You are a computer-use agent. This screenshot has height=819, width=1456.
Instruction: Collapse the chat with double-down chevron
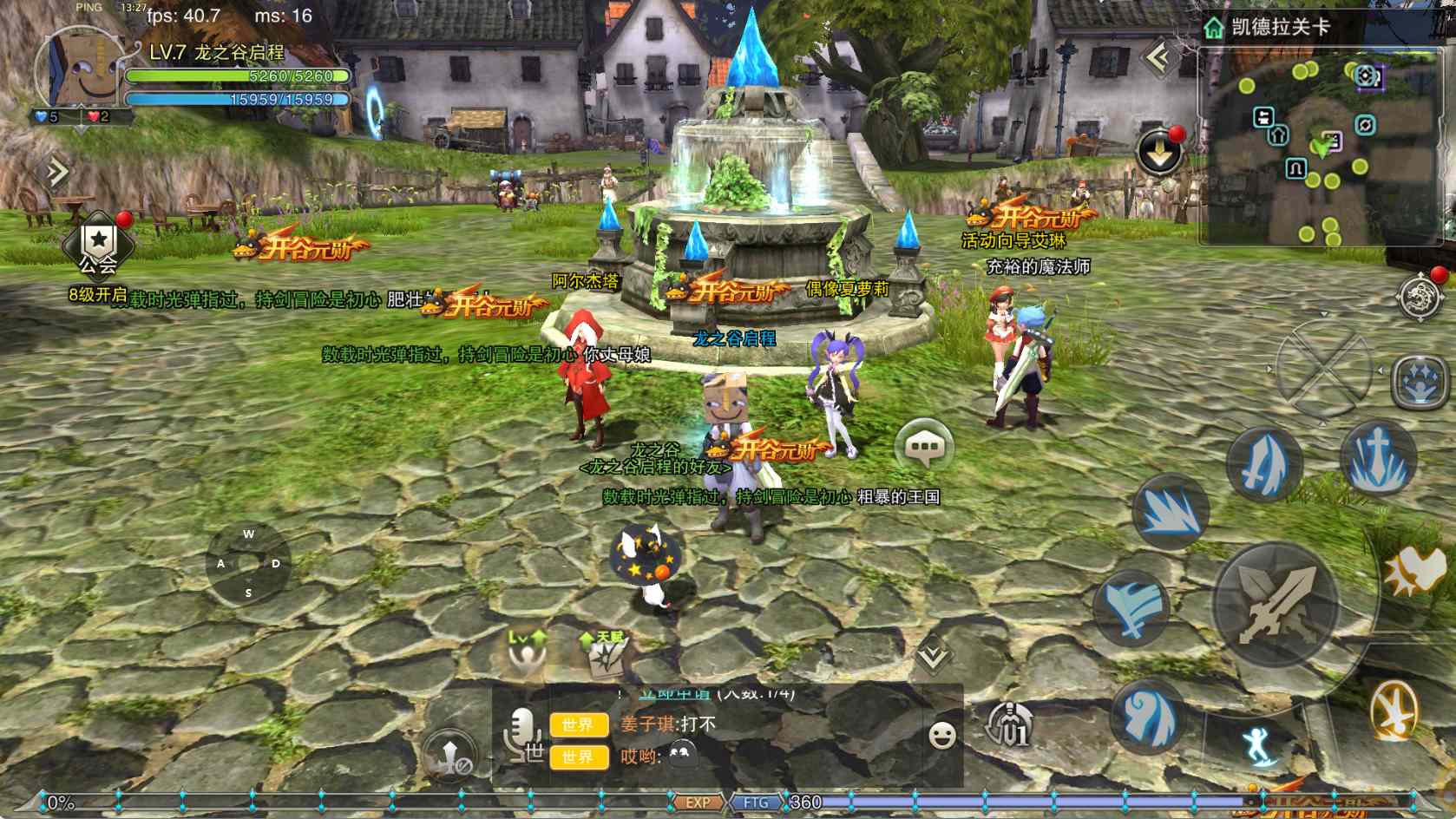click(933, 655)
